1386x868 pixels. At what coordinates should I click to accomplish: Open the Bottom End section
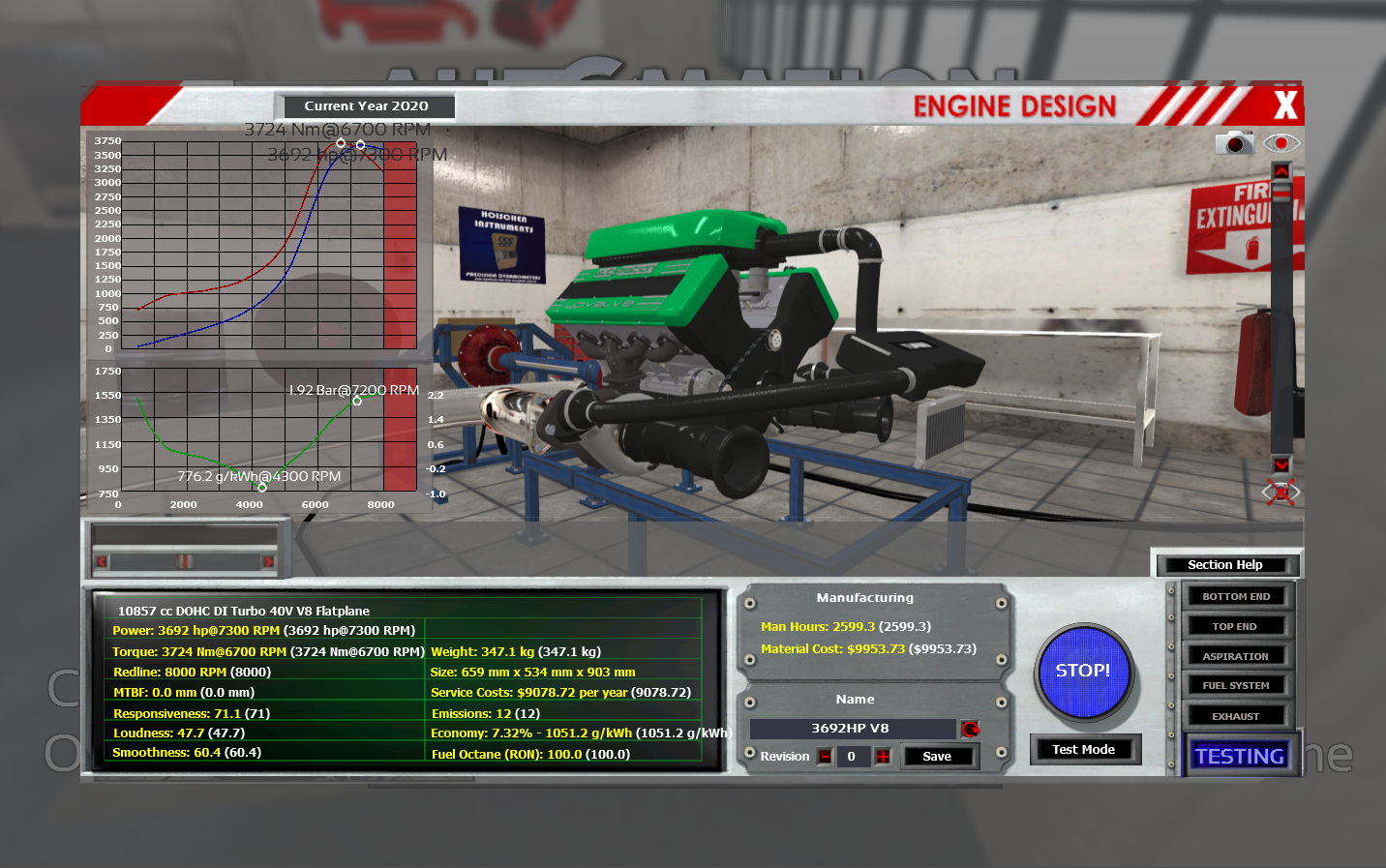(1236, 597)
